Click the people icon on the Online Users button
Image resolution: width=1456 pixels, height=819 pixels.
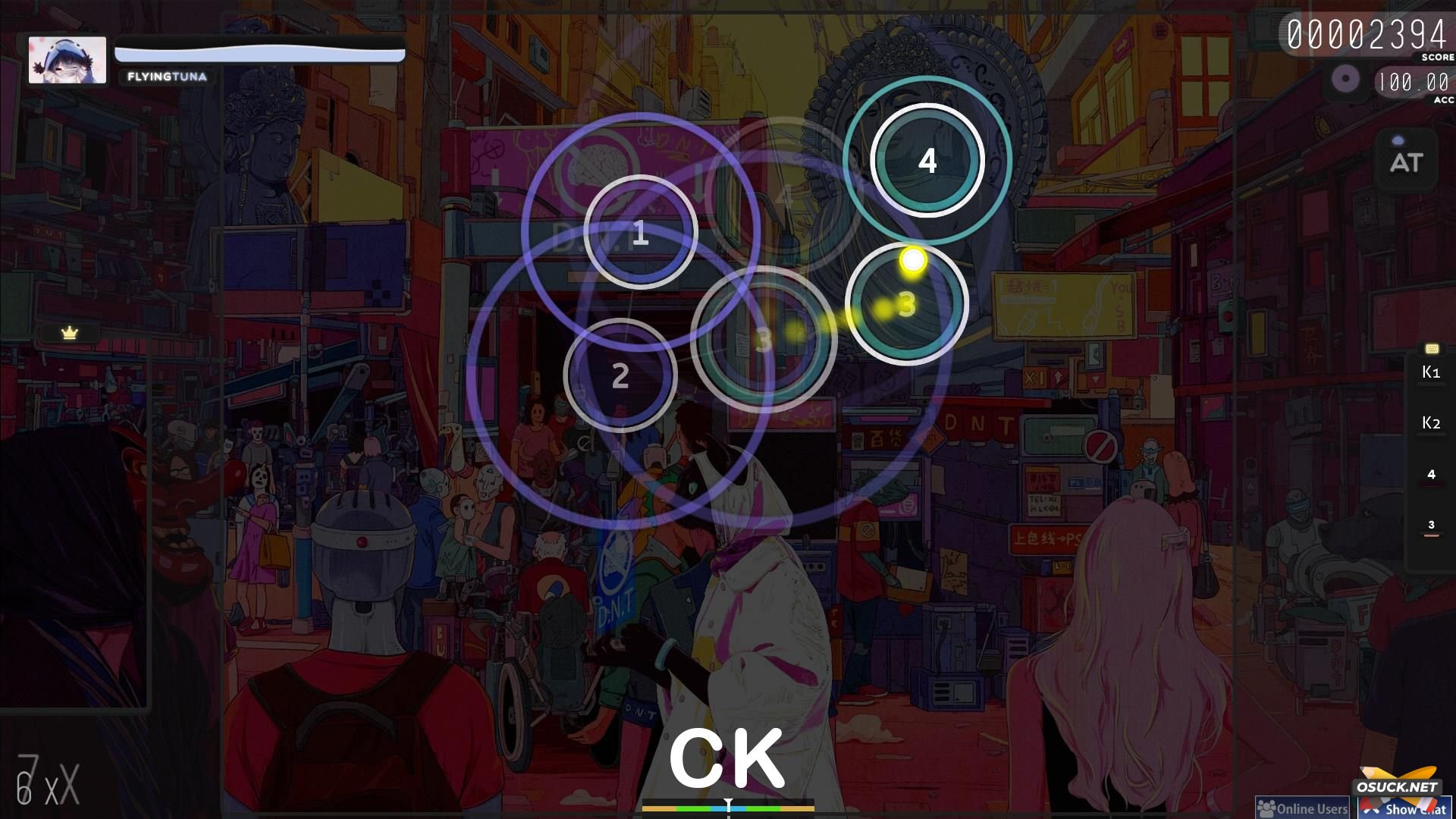[x=1266, y=807]
